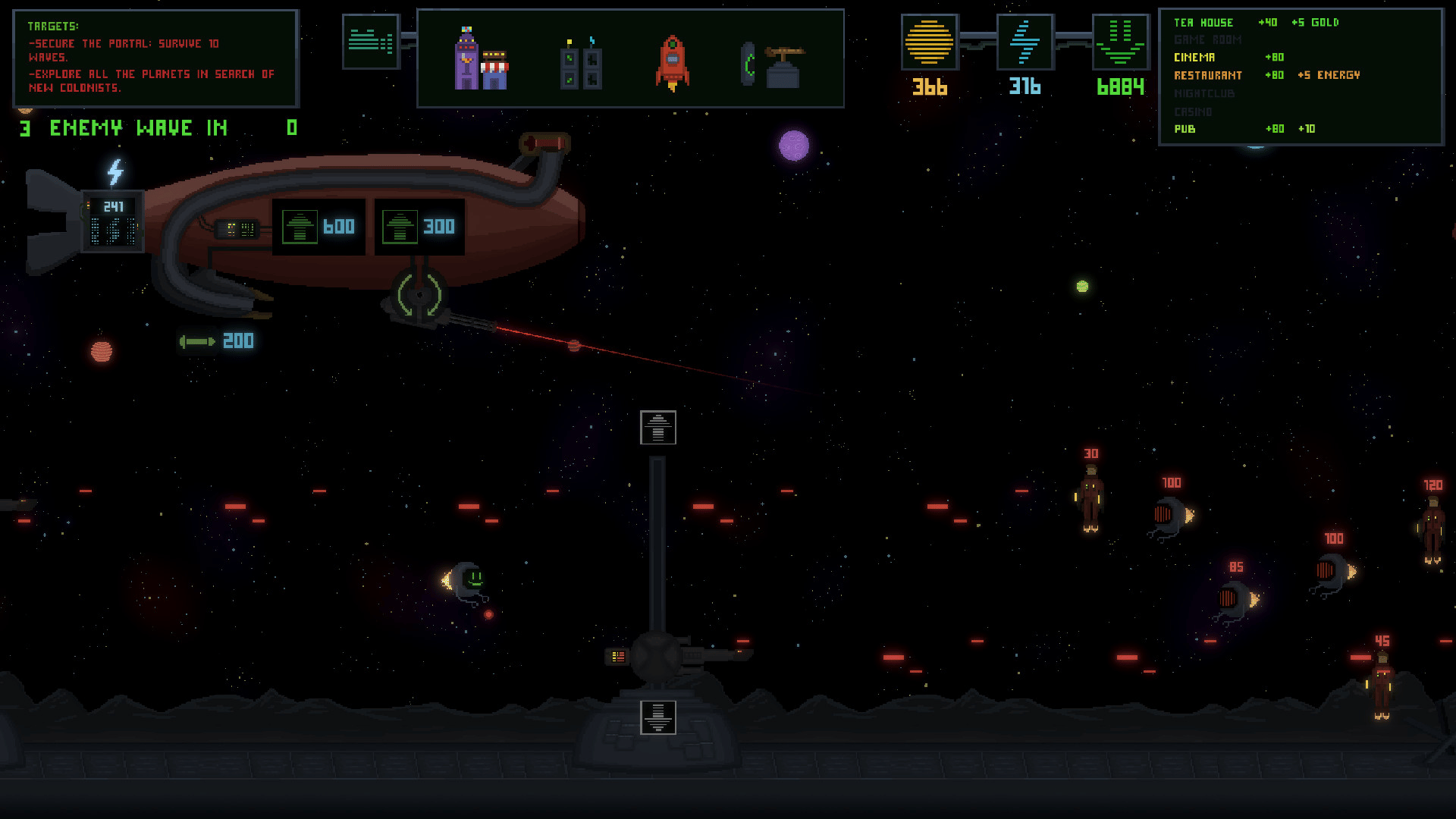Buy the 600 airship upgrade

(x=318, y=227)
